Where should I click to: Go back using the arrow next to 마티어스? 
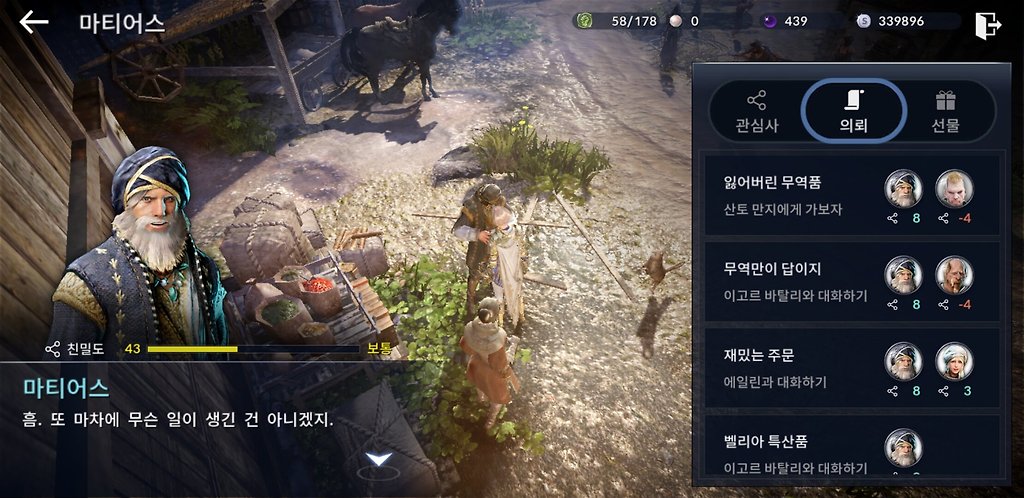[x=34, y=22]
